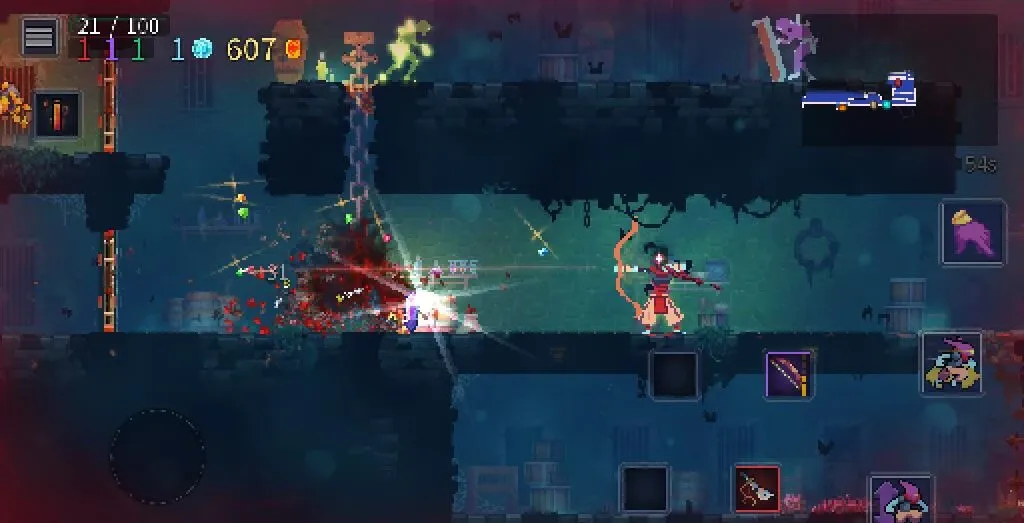
Task: Fire the bow weapon slot
Action: [789, 375]
